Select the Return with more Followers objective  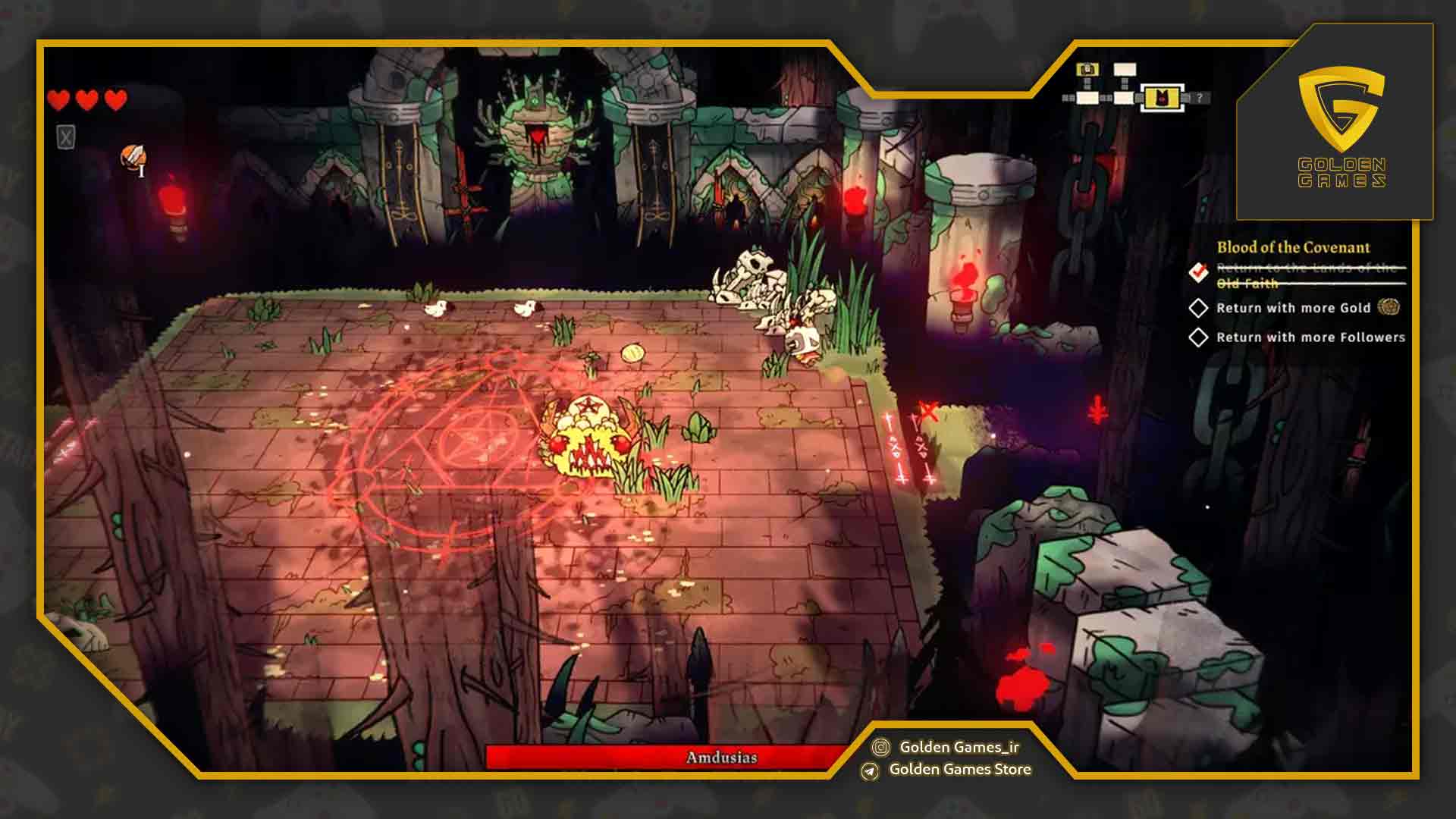click(x=1310, y=337)
